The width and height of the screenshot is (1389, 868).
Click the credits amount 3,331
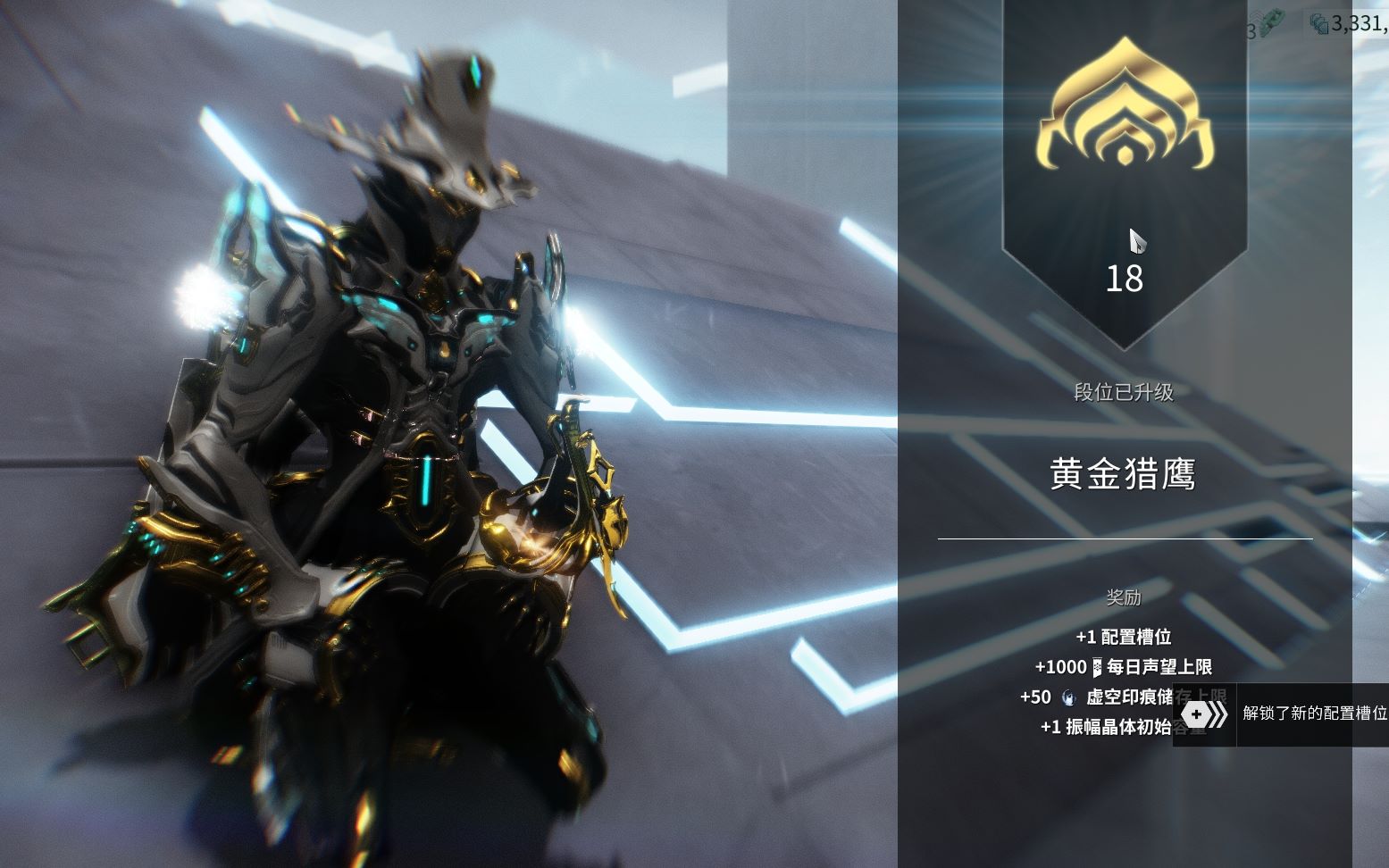click(1359, 24)
